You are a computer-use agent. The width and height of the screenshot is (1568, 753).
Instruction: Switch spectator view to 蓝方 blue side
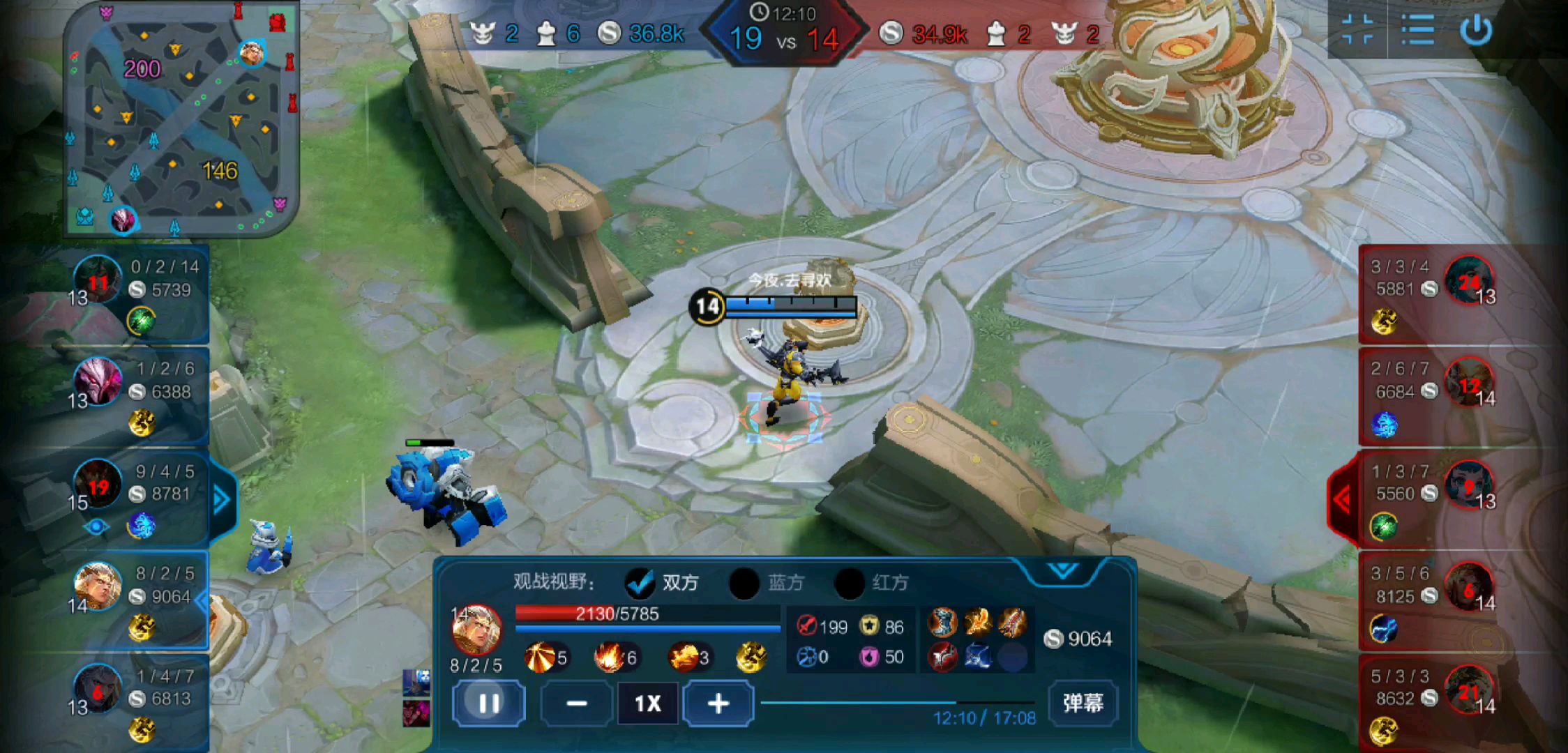click(x=744, y=583)
